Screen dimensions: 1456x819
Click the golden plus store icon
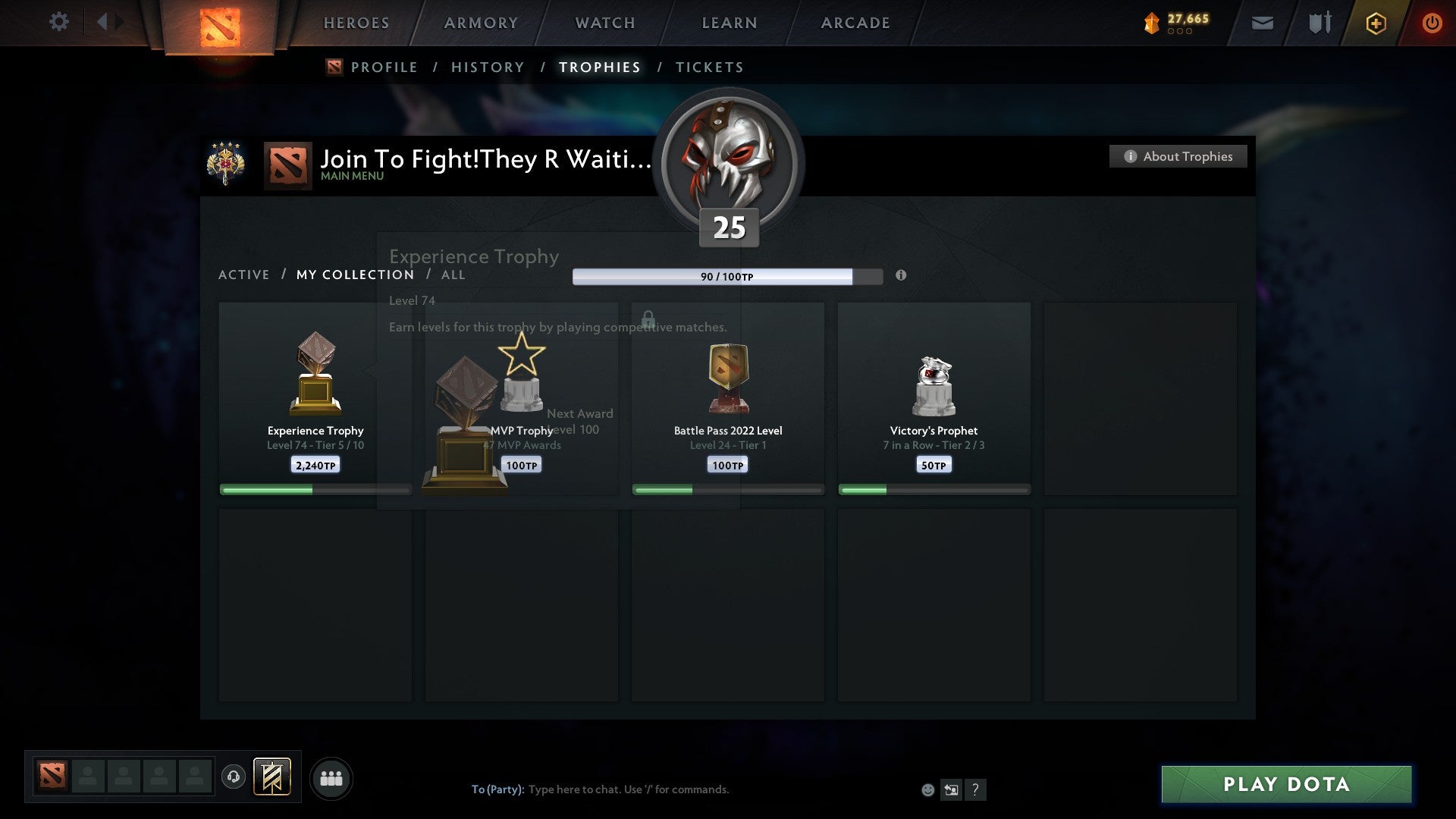[1375, 23]
